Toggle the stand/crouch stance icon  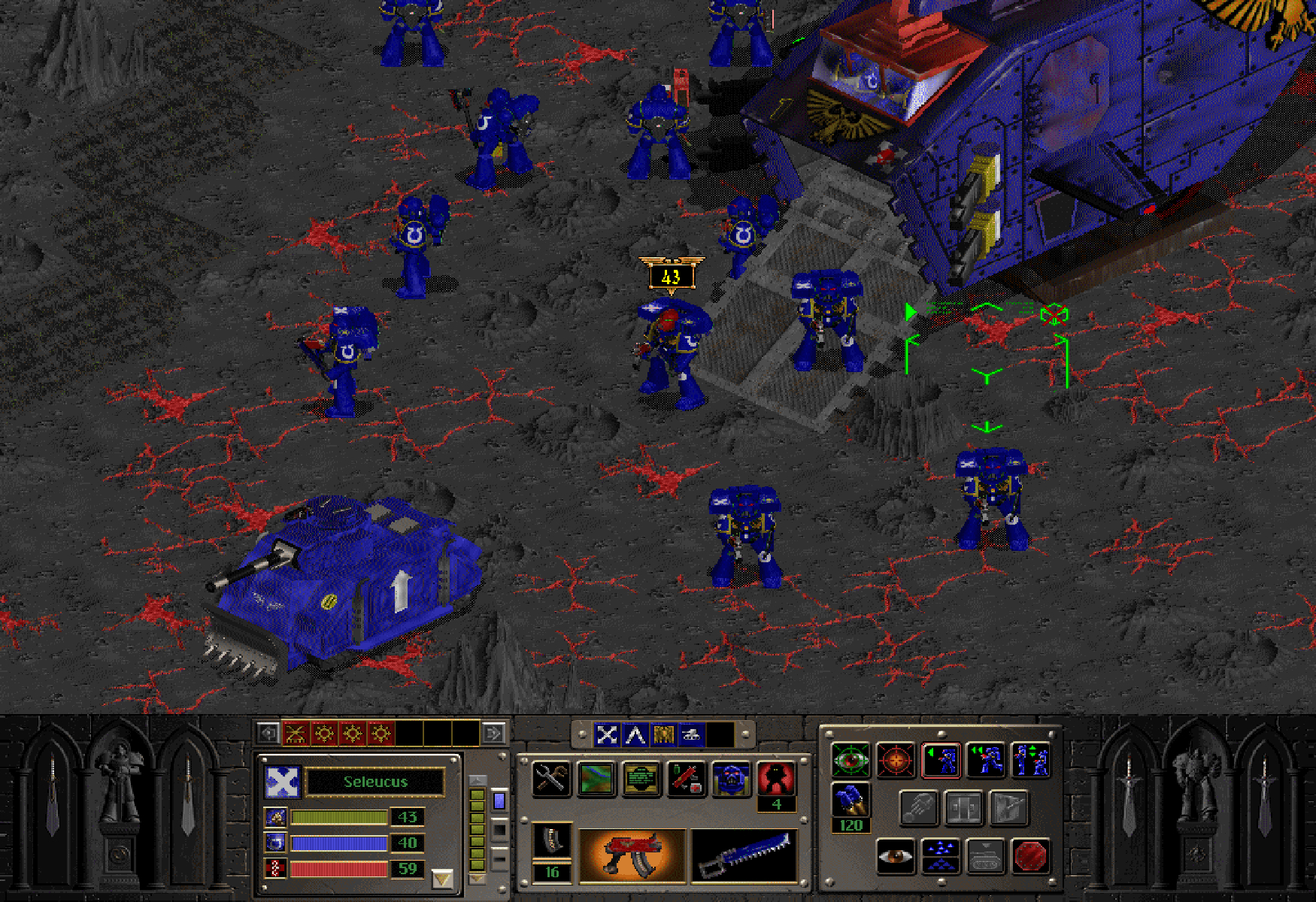1032,759
